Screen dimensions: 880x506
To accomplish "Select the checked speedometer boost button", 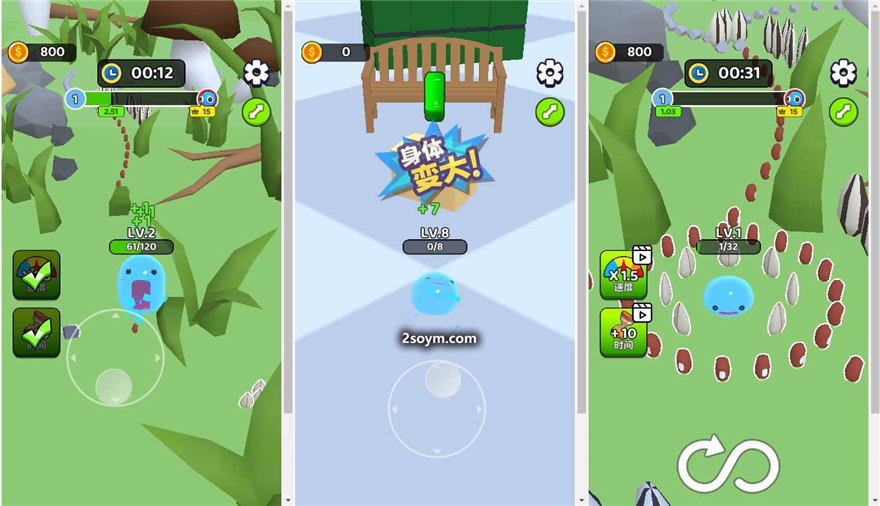I will click(x=36, y=275).
